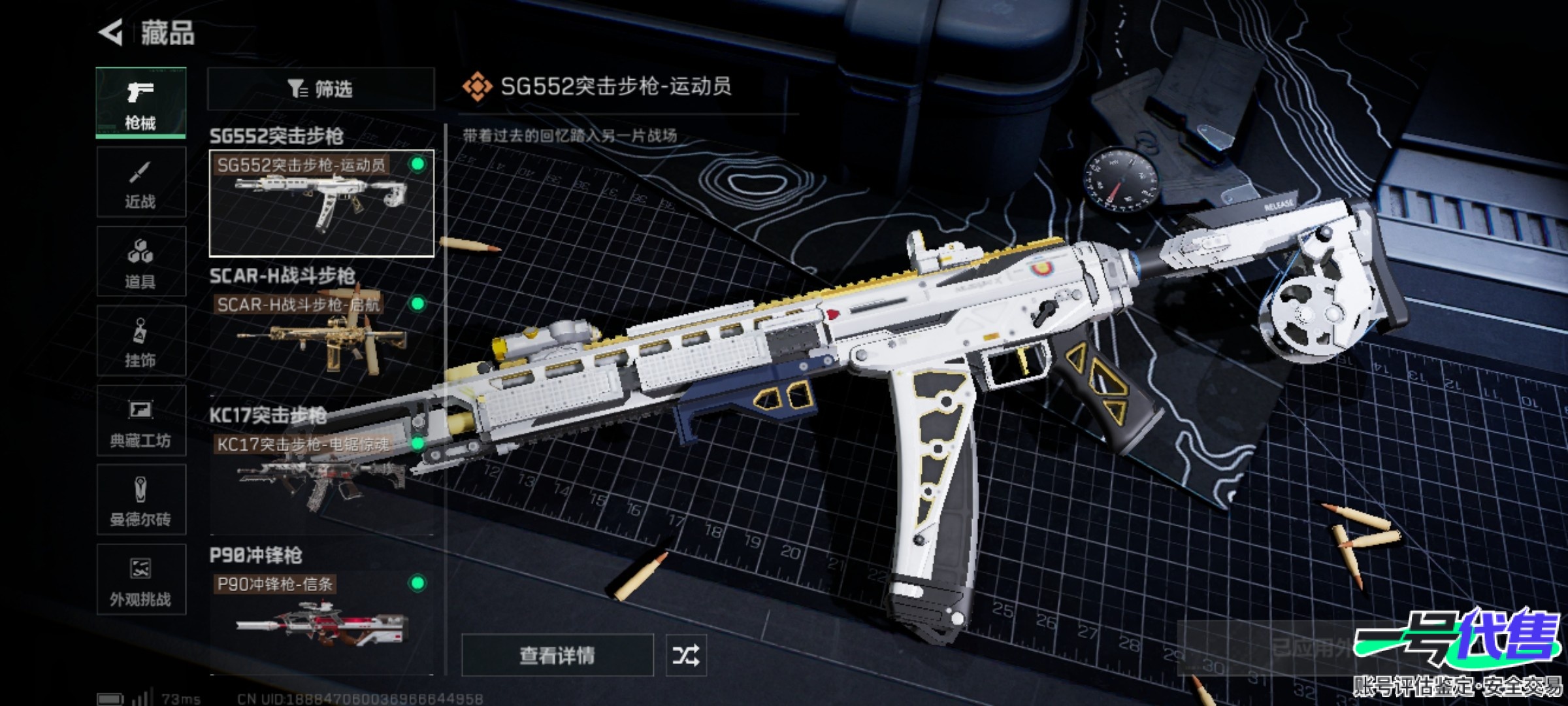Click the 查看详情 view details button
1568x706 pixels.
557,655
